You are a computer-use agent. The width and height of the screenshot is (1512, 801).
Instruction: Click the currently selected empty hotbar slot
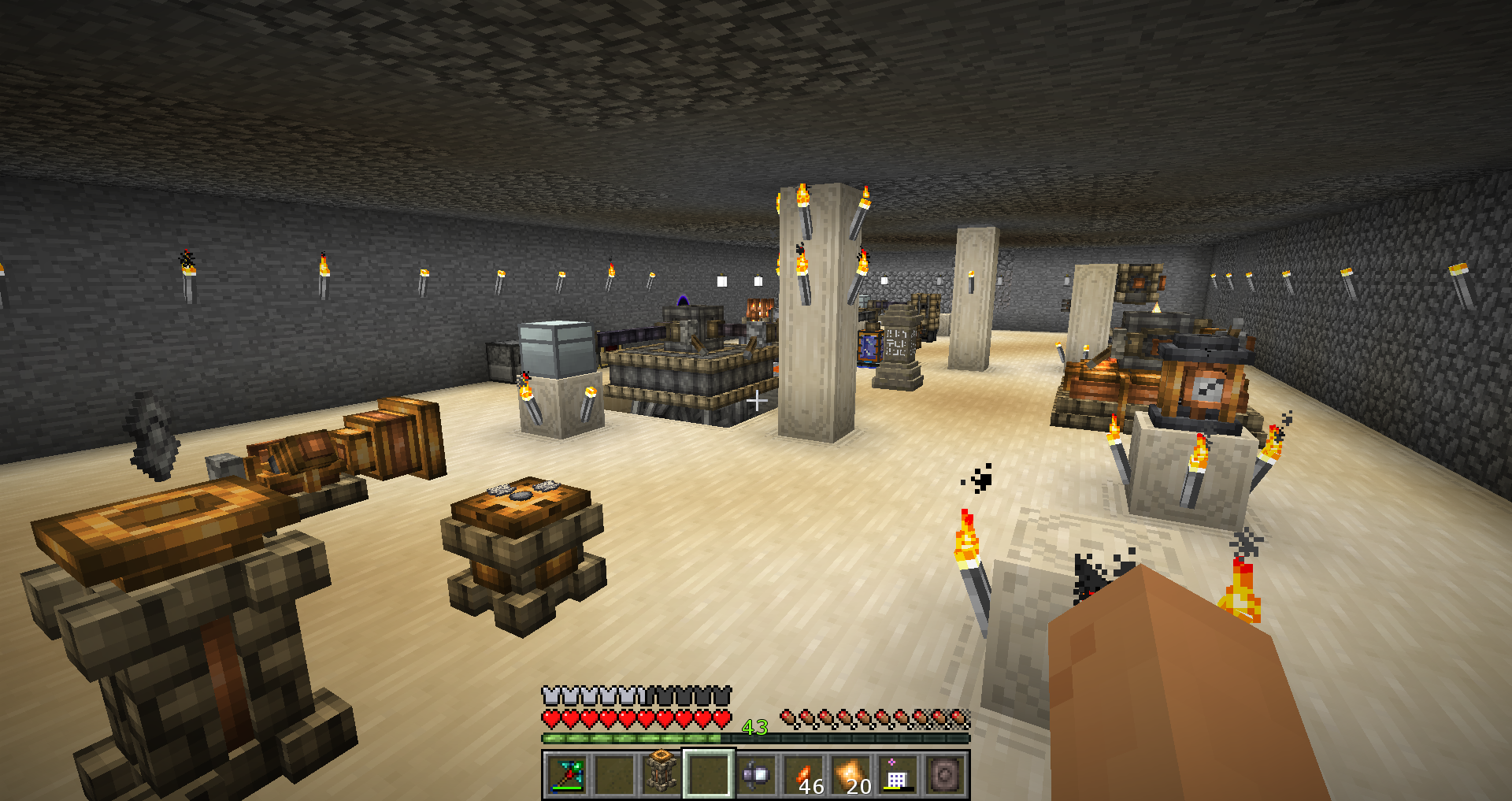tap(709, 773)
